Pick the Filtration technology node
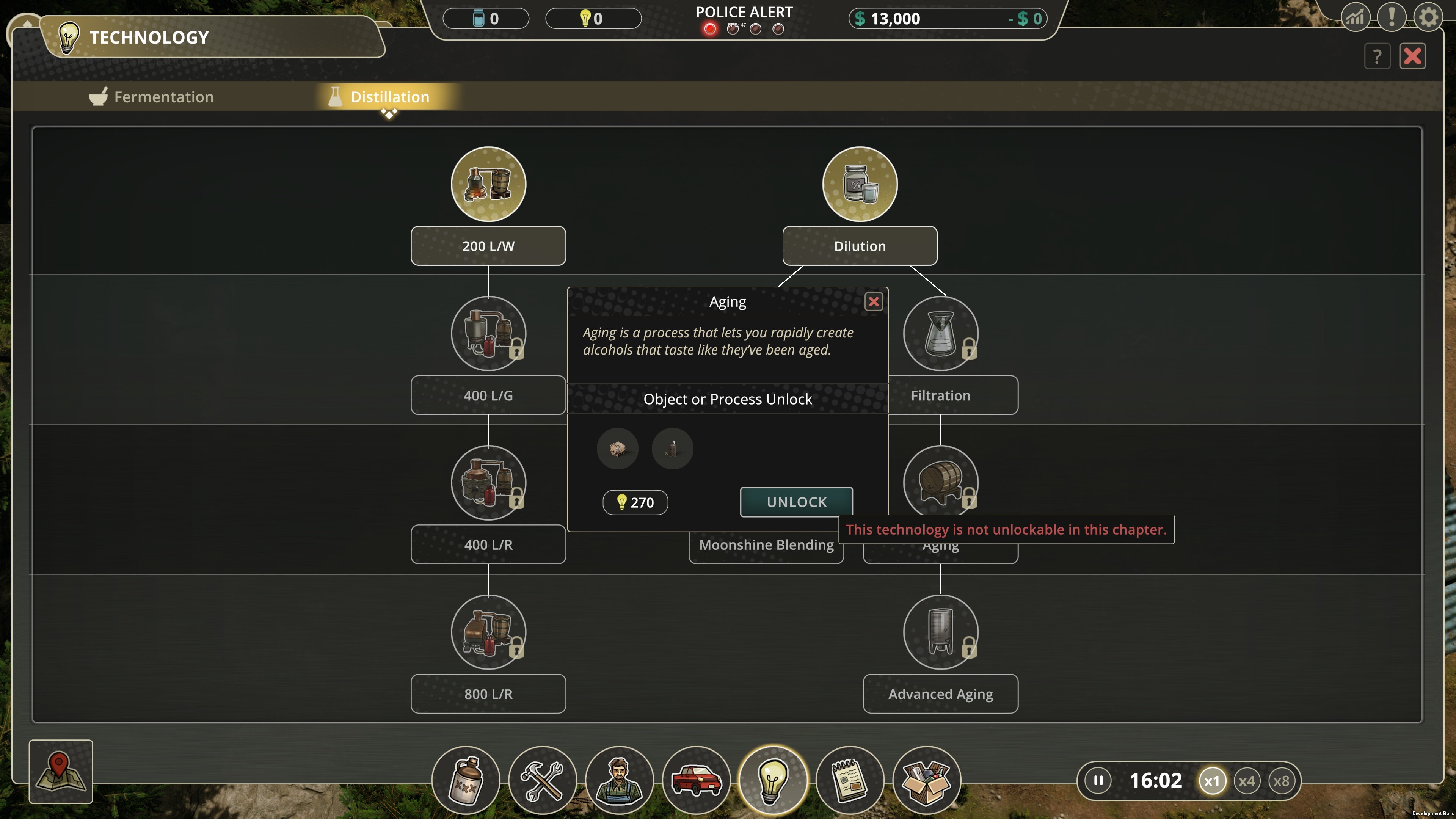This screenshot has height=819, width=1456. [940, 334]
